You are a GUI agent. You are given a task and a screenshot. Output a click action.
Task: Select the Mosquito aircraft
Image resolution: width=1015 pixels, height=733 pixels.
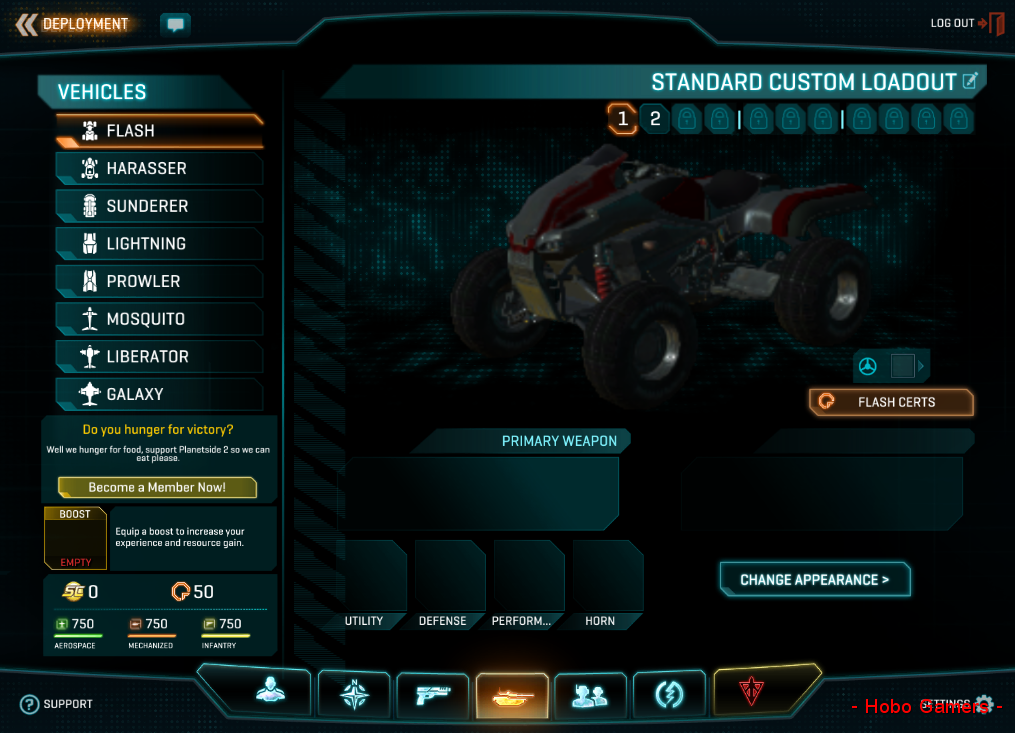click(160, 319)
